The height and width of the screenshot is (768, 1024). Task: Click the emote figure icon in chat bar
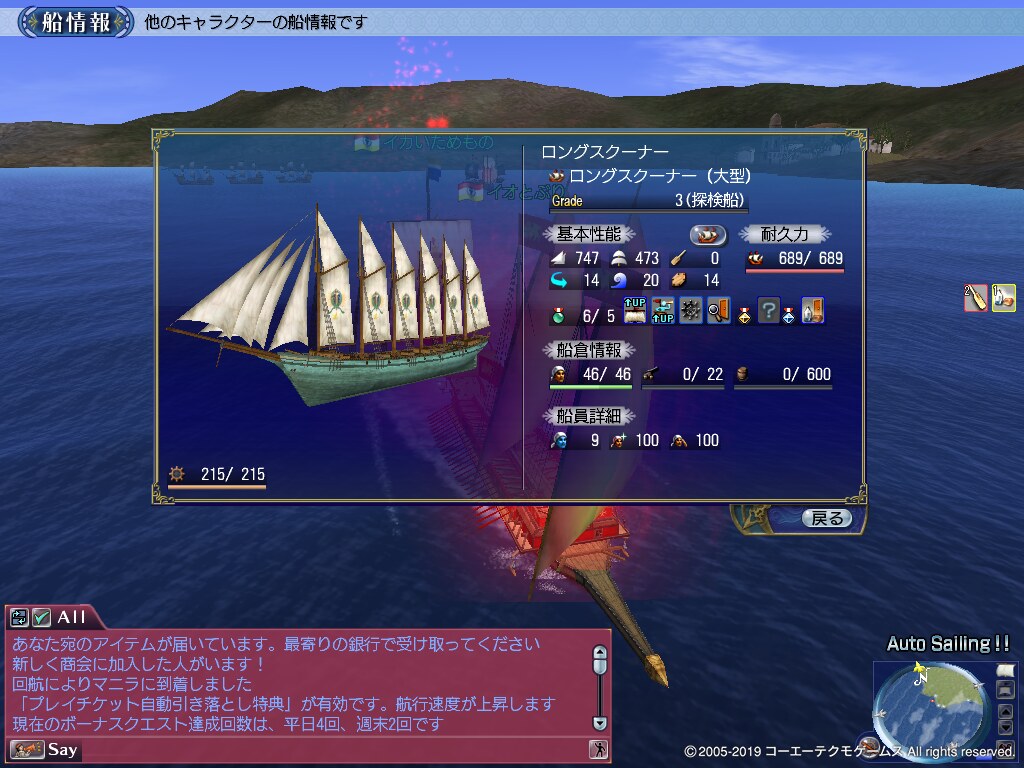tap(598, 749)
